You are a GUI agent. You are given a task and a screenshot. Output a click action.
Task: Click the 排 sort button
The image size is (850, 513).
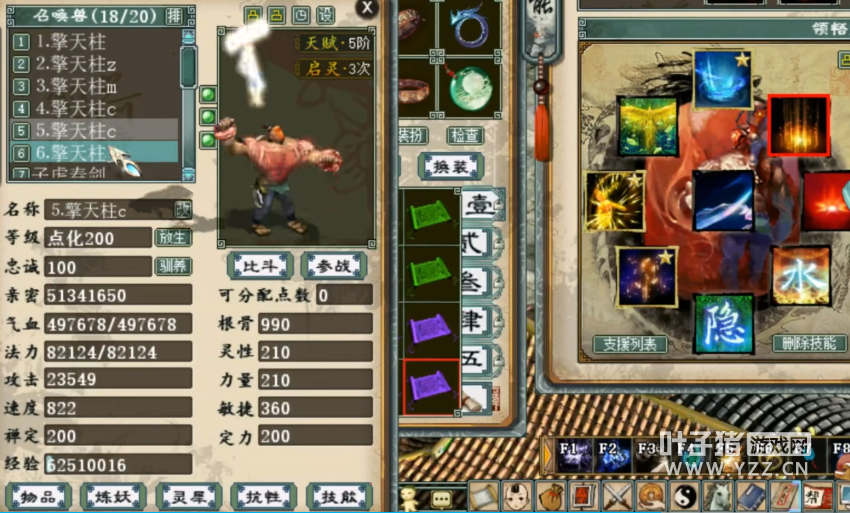coord(174,15)
